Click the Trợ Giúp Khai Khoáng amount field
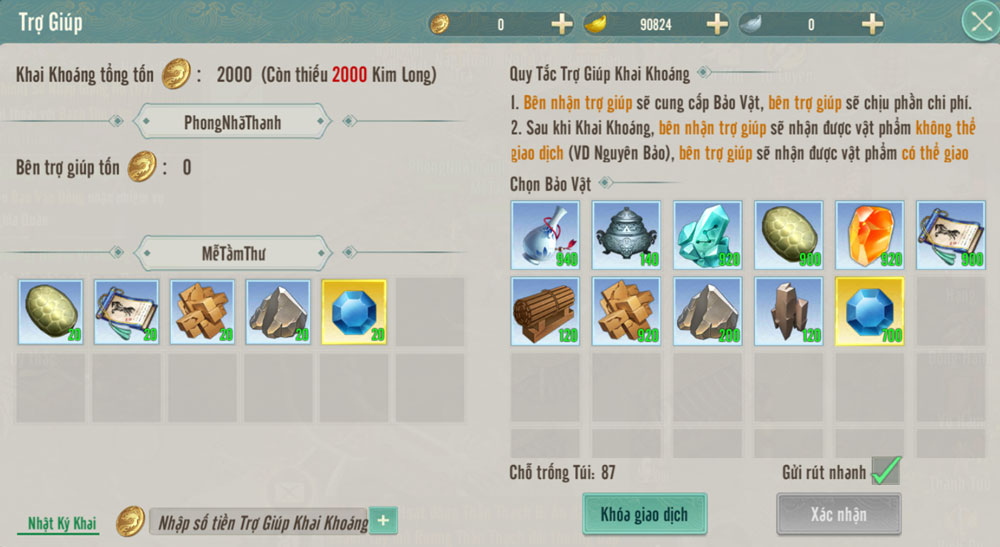The width and height of the screenshot is (1000, 547). pos(260,521)
